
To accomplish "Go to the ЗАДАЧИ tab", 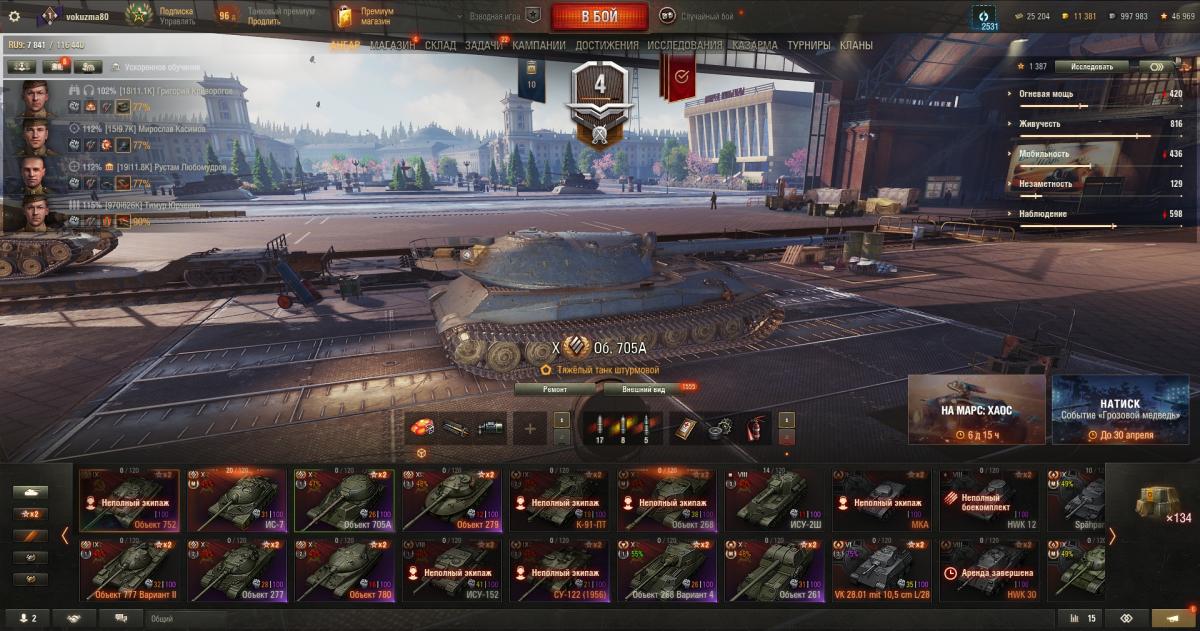I will pyautogui.click(x=484, y=45).
